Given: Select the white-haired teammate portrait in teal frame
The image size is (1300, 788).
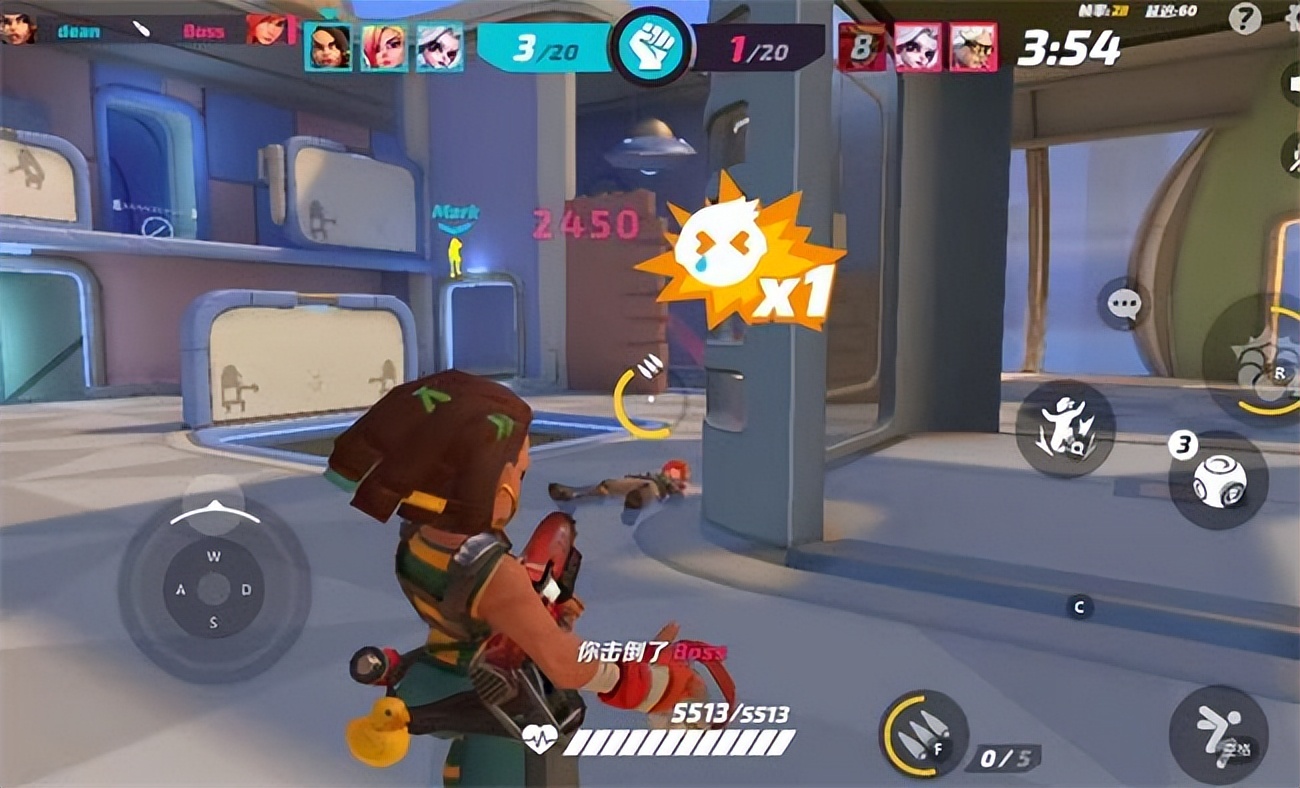Looking at the screenshot, I should coord(440,47).
